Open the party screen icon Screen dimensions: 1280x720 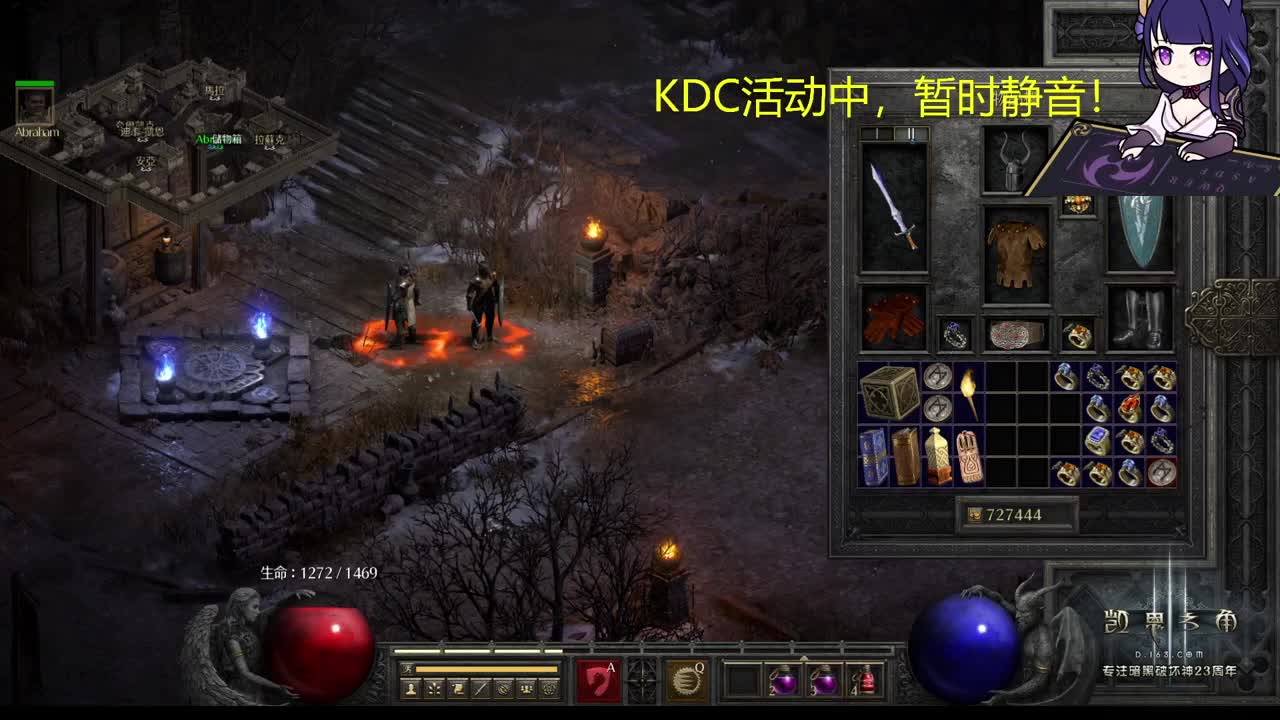pos(524,689)
